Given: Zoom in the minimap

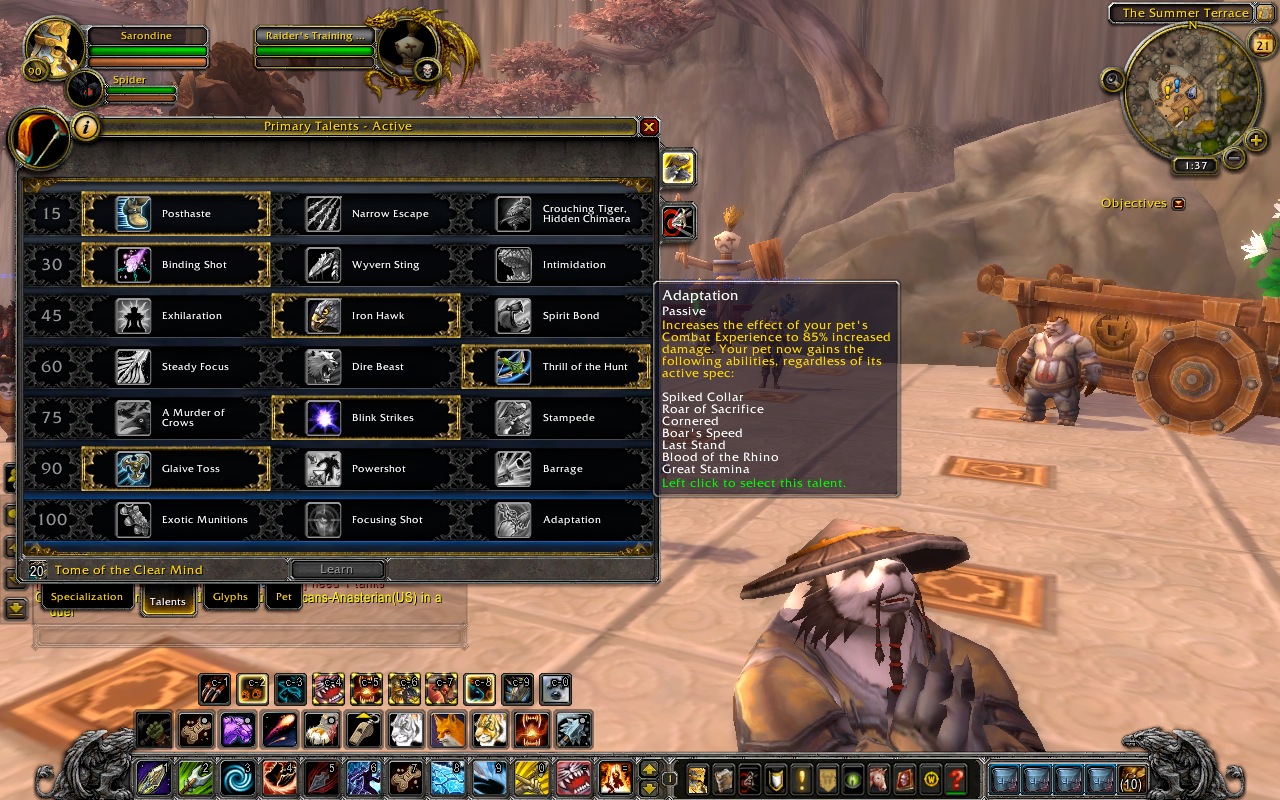Looking at the screenshot, I should click(x=1257, y=140).
